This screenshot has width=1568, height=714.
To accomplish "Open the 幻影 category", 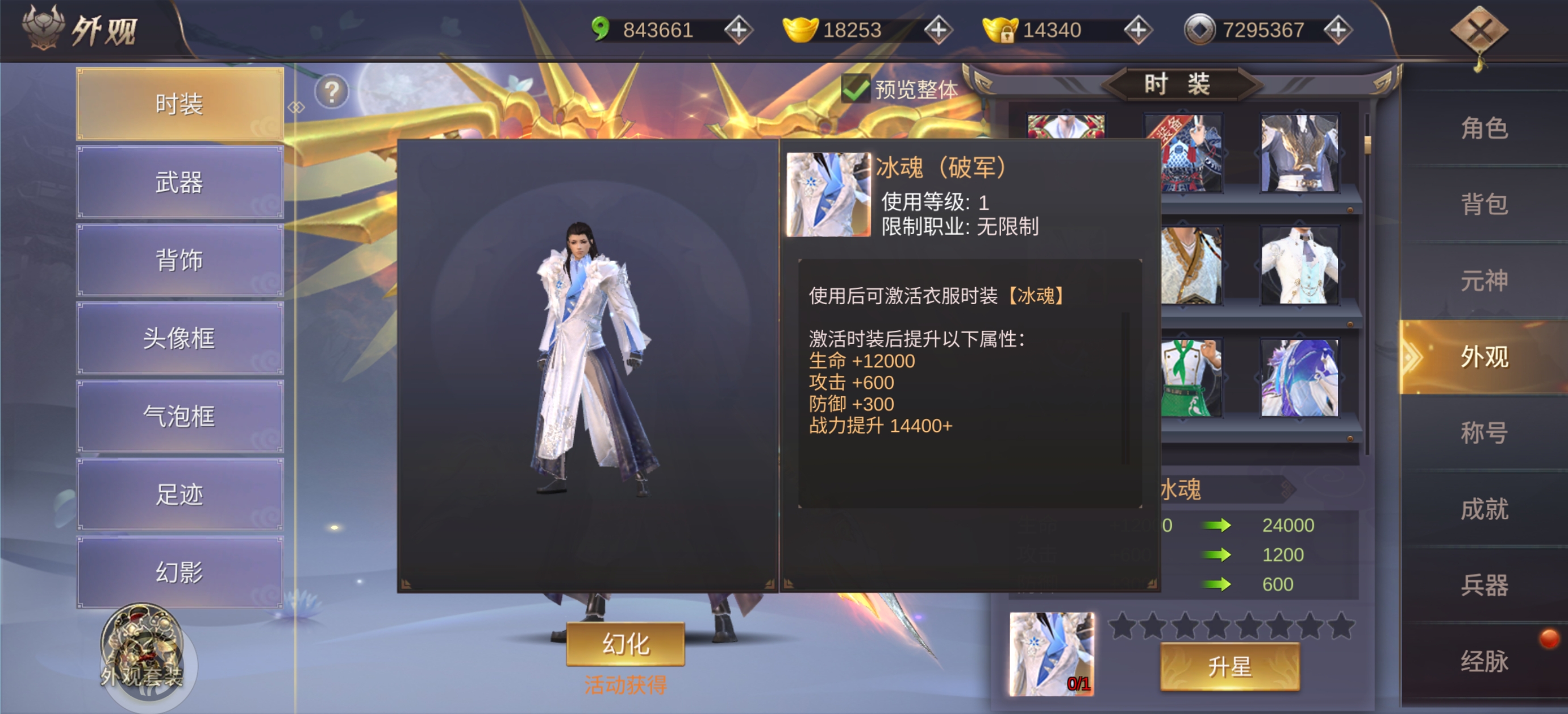I will point(180,572).
